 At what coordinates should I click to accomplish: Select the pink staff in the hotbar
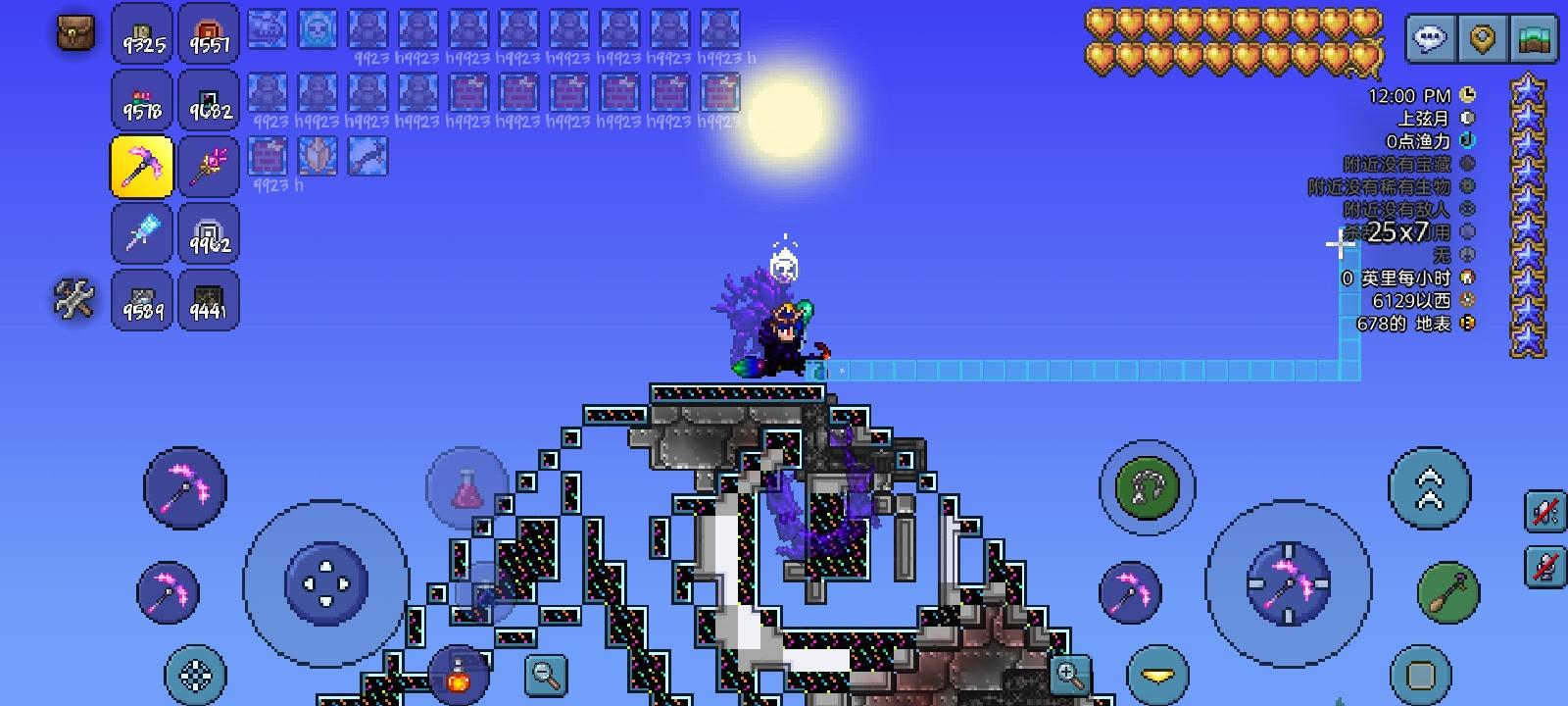[x=210, y=167]
